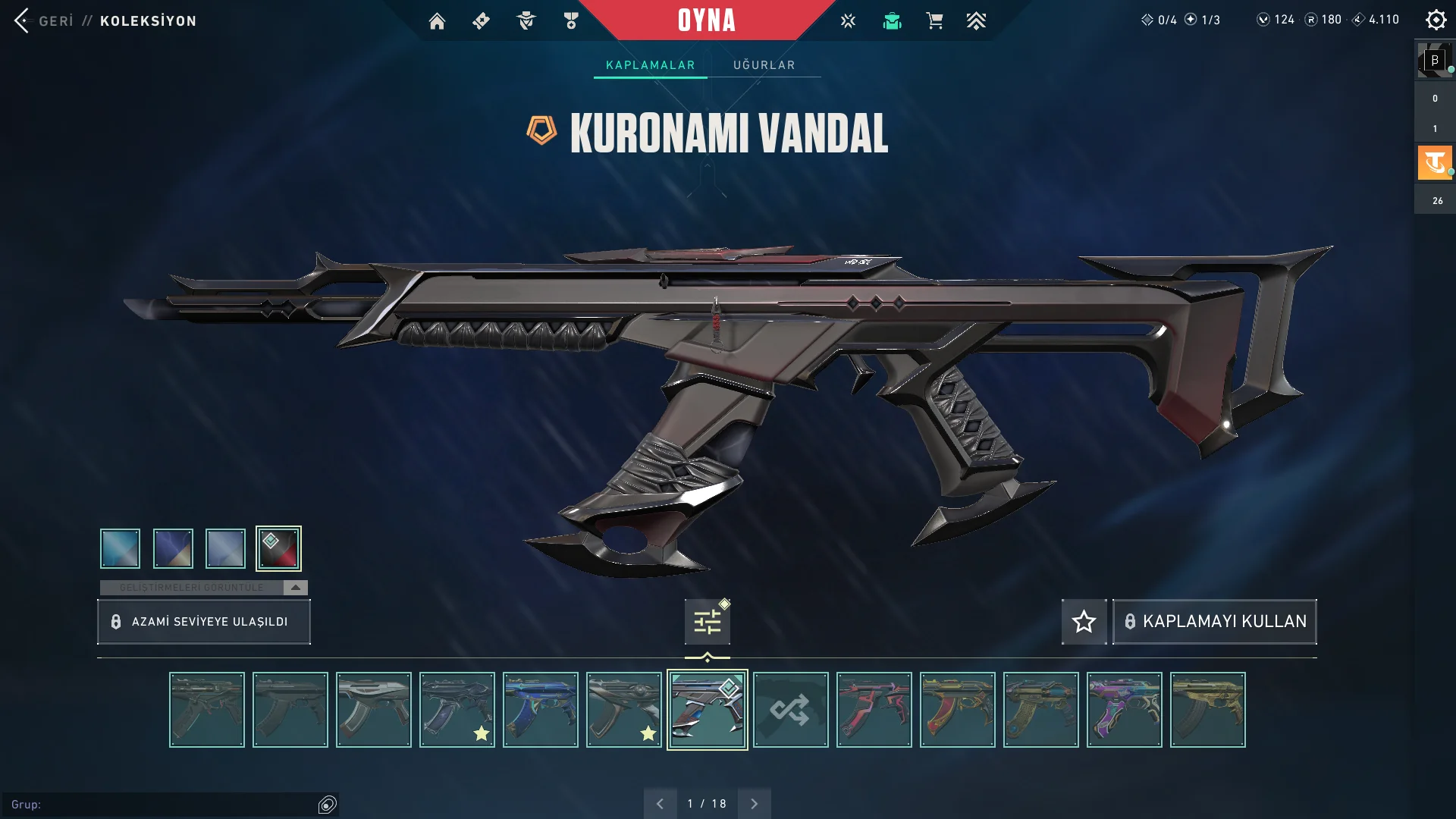Select the random shuffle skin tile
Screen dimensions: 1456x819
(x=790, y=710)
